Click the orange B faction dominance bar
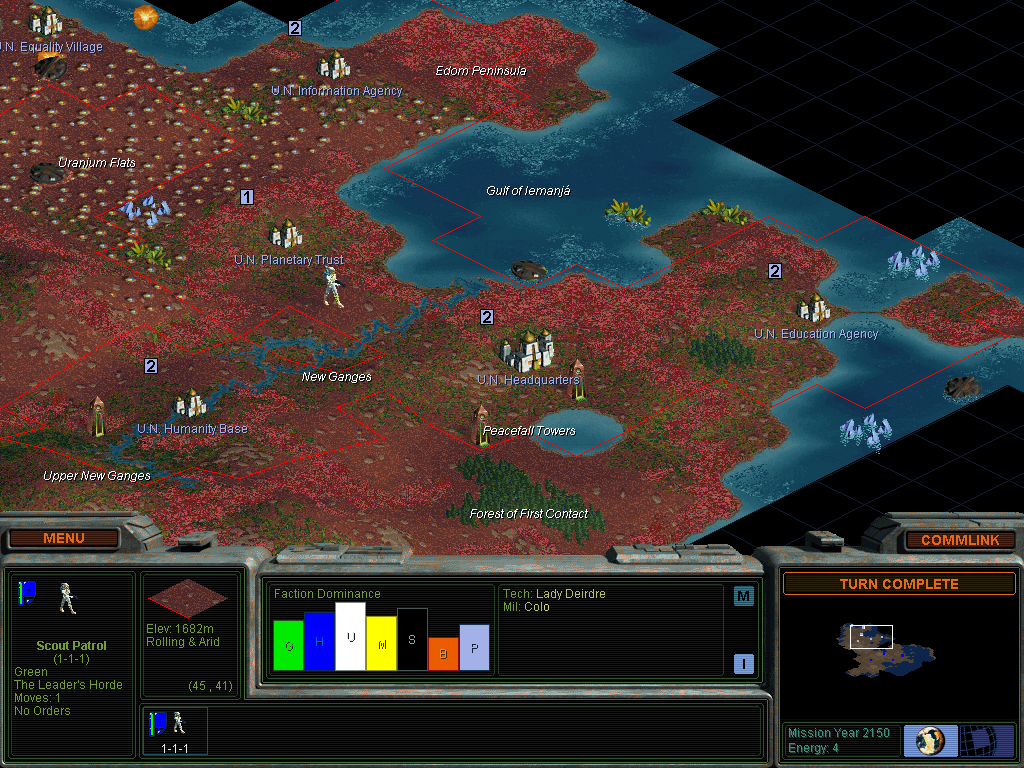The height and width of the screenshot is (768, 1024). pos(443,653)
